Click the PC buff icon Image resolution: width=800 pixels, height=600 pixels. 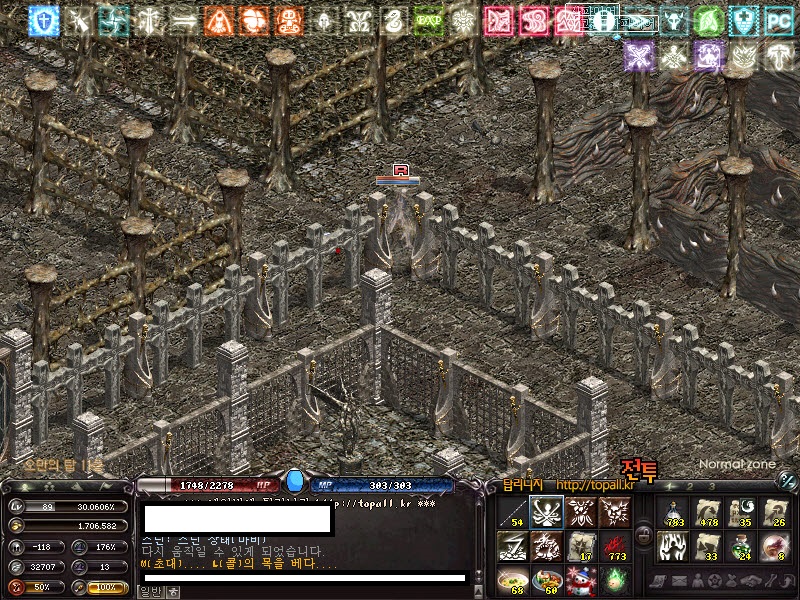tap(778, 20)
